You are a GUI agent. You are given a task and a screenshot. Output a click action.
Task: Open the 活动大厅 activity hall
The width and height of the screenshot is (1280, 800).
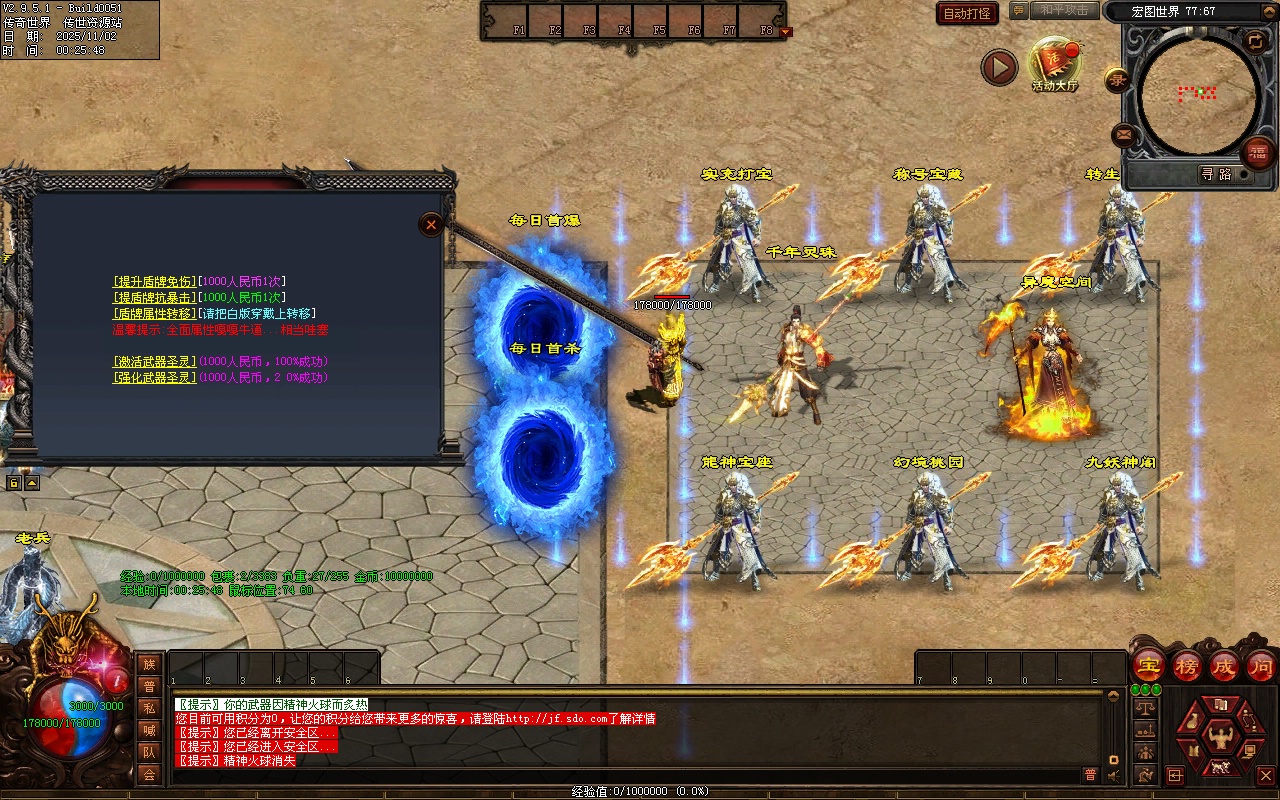click(1055, 64)
